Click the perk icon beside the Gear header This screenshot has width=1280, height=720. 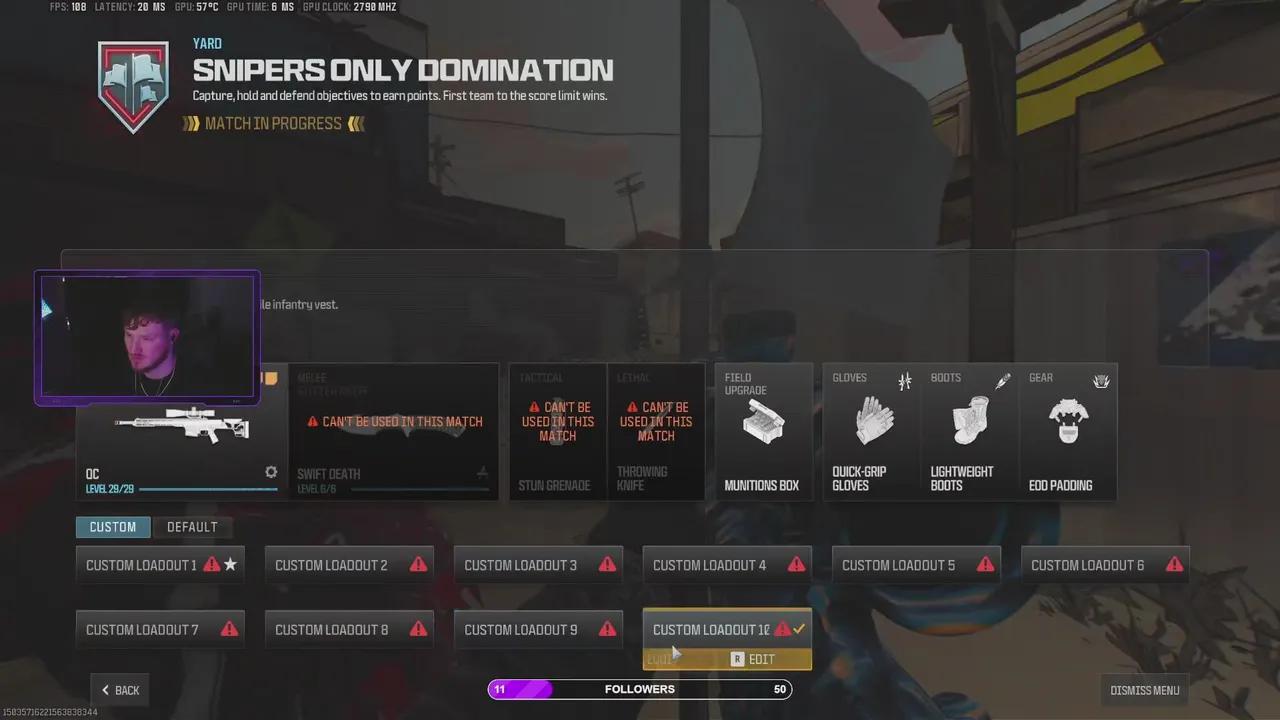pyautogui.click(x=1101, y=381)
